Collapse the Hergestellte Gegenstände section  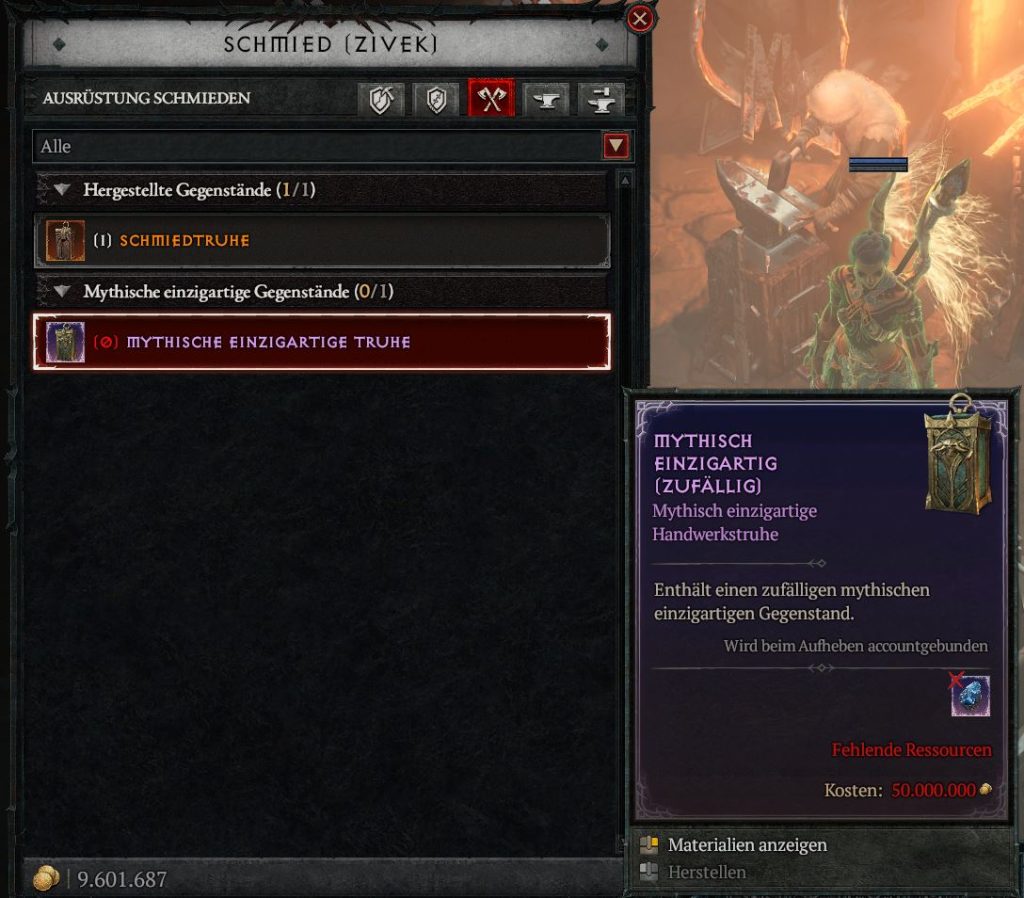tap(63, 189)
